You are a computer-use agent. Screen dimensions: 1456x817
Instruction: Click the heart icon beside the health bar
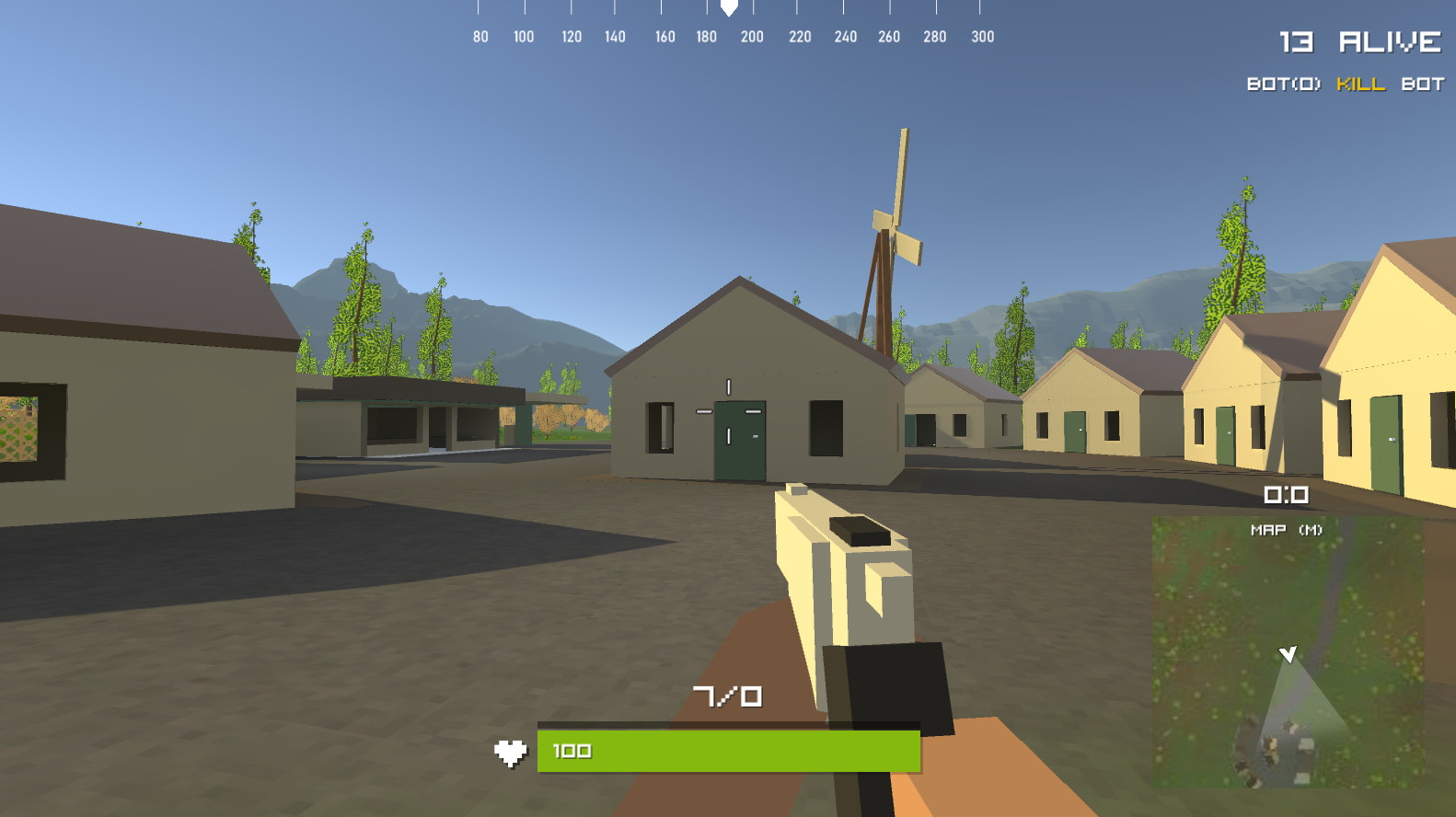[x=512, y=751]
